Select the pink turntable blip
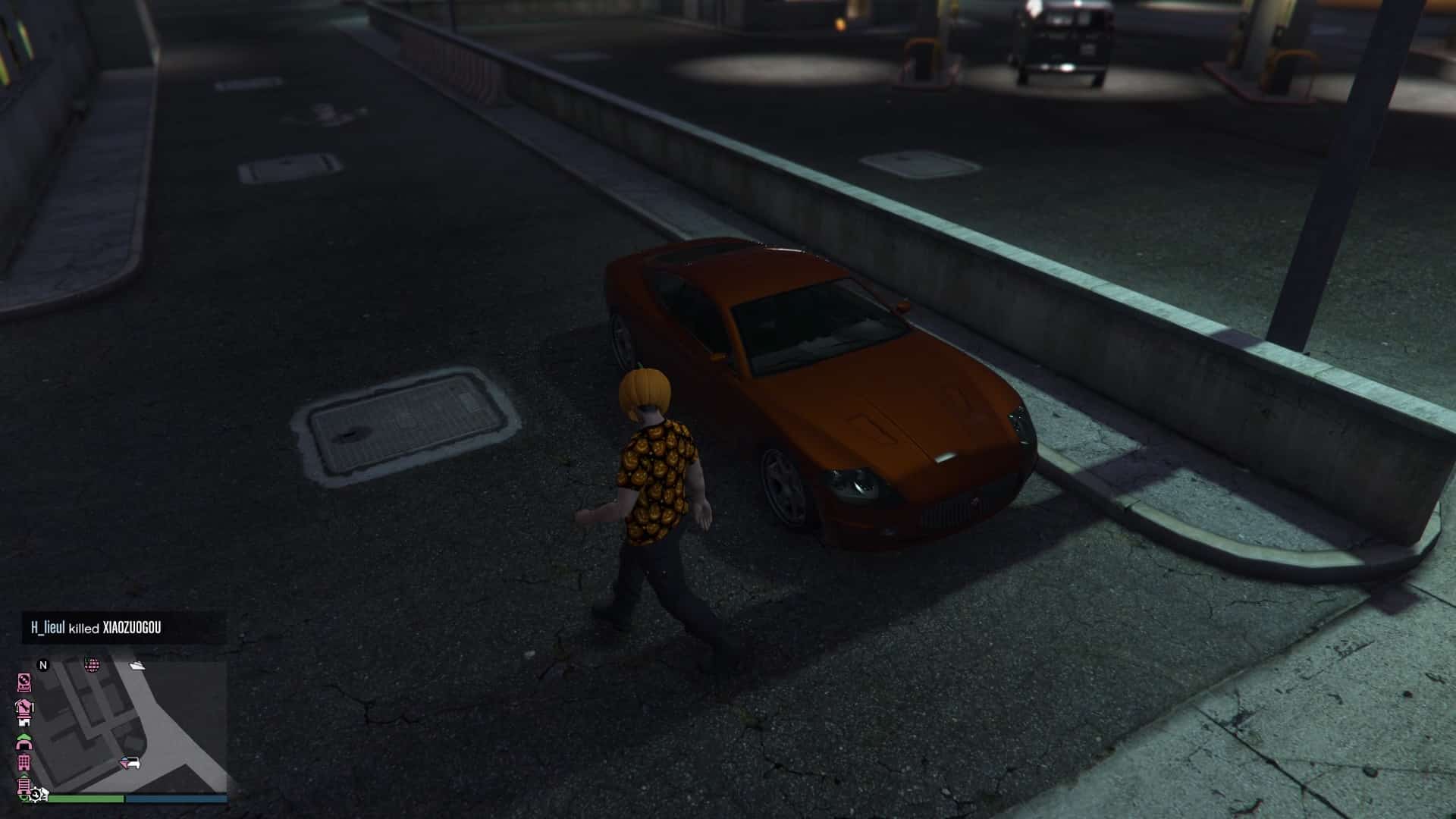This screenshot has width=1456, height=819. click(x=24, y=682)
